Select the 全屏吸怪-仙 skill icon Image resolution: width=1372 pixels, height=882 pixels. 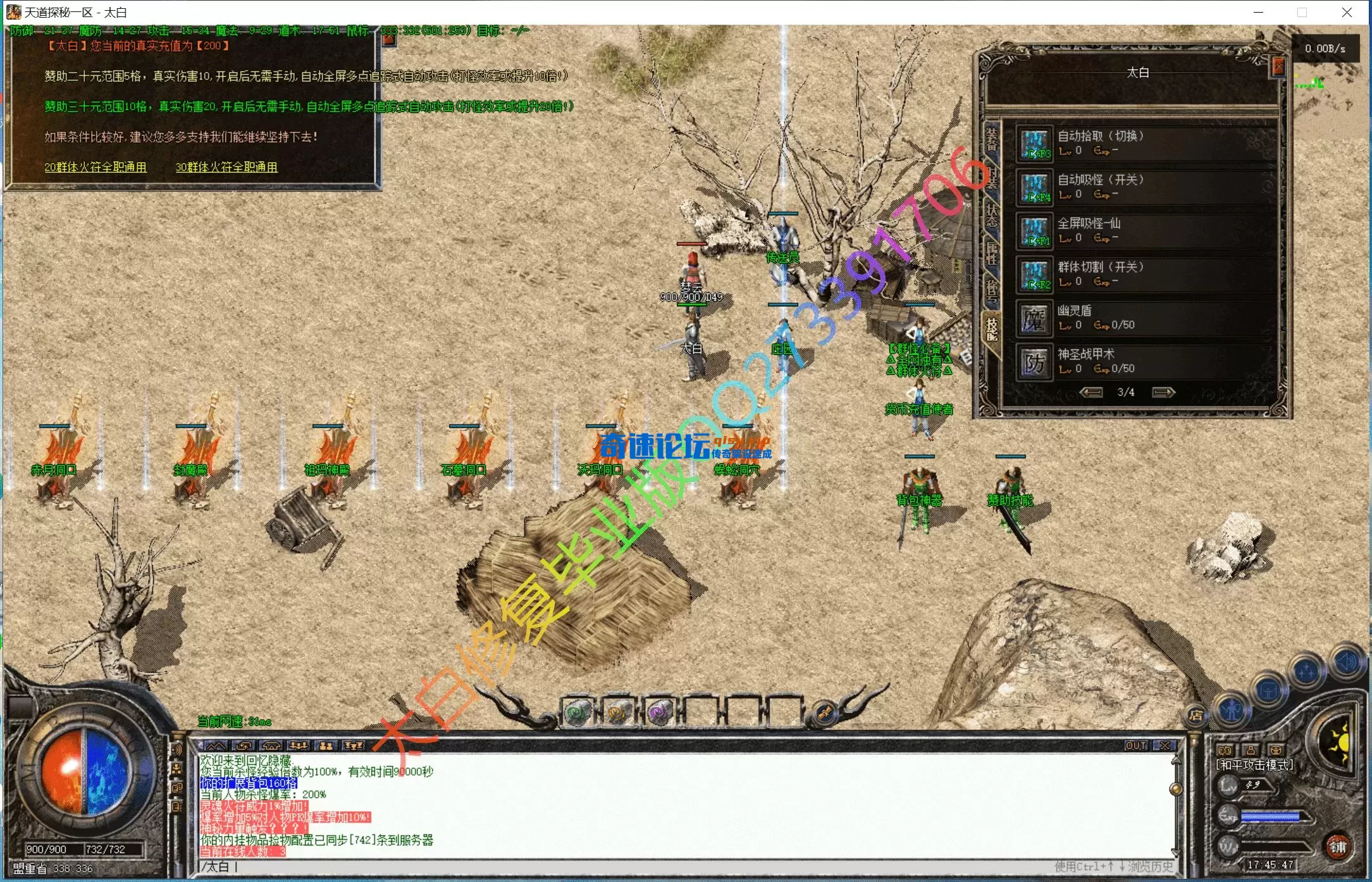[x=1035, y=232]
